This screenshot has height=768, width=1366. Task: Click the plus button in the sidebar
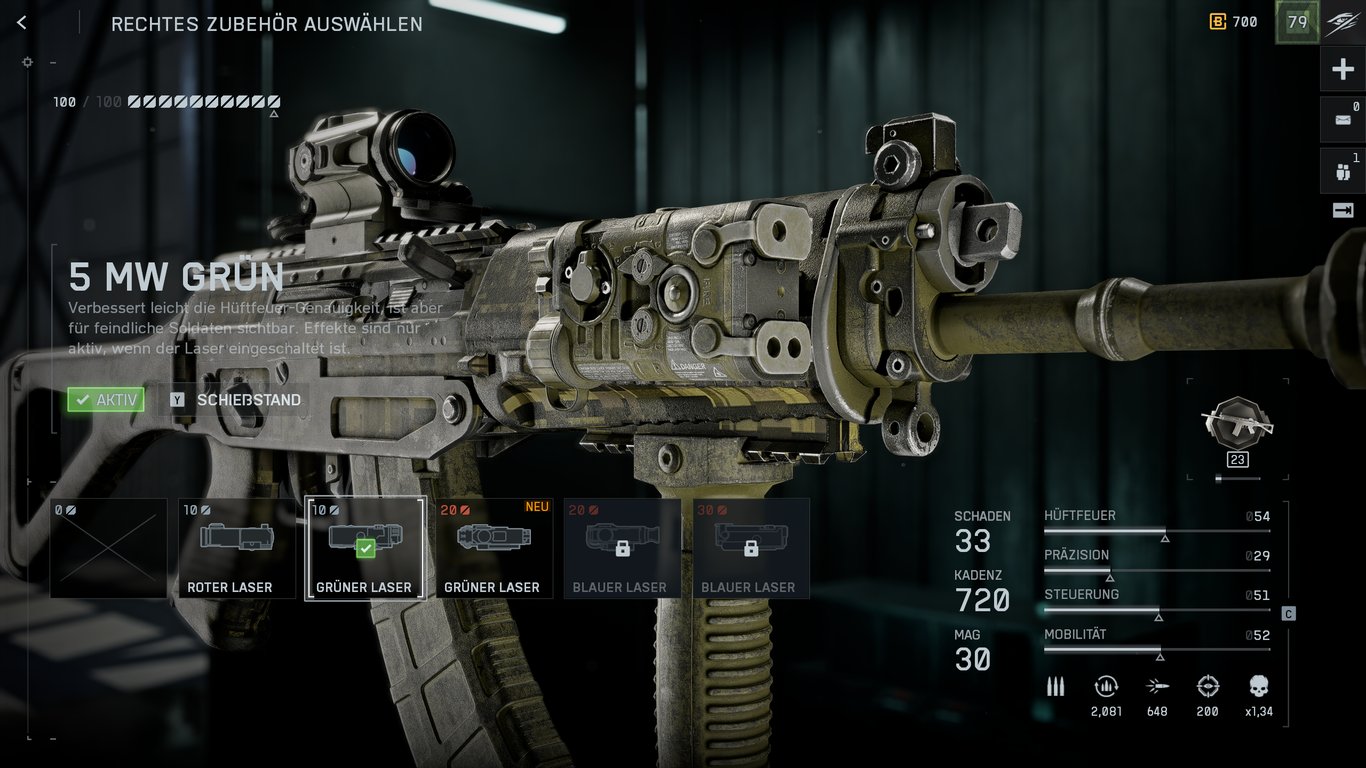click(1342, 70)
